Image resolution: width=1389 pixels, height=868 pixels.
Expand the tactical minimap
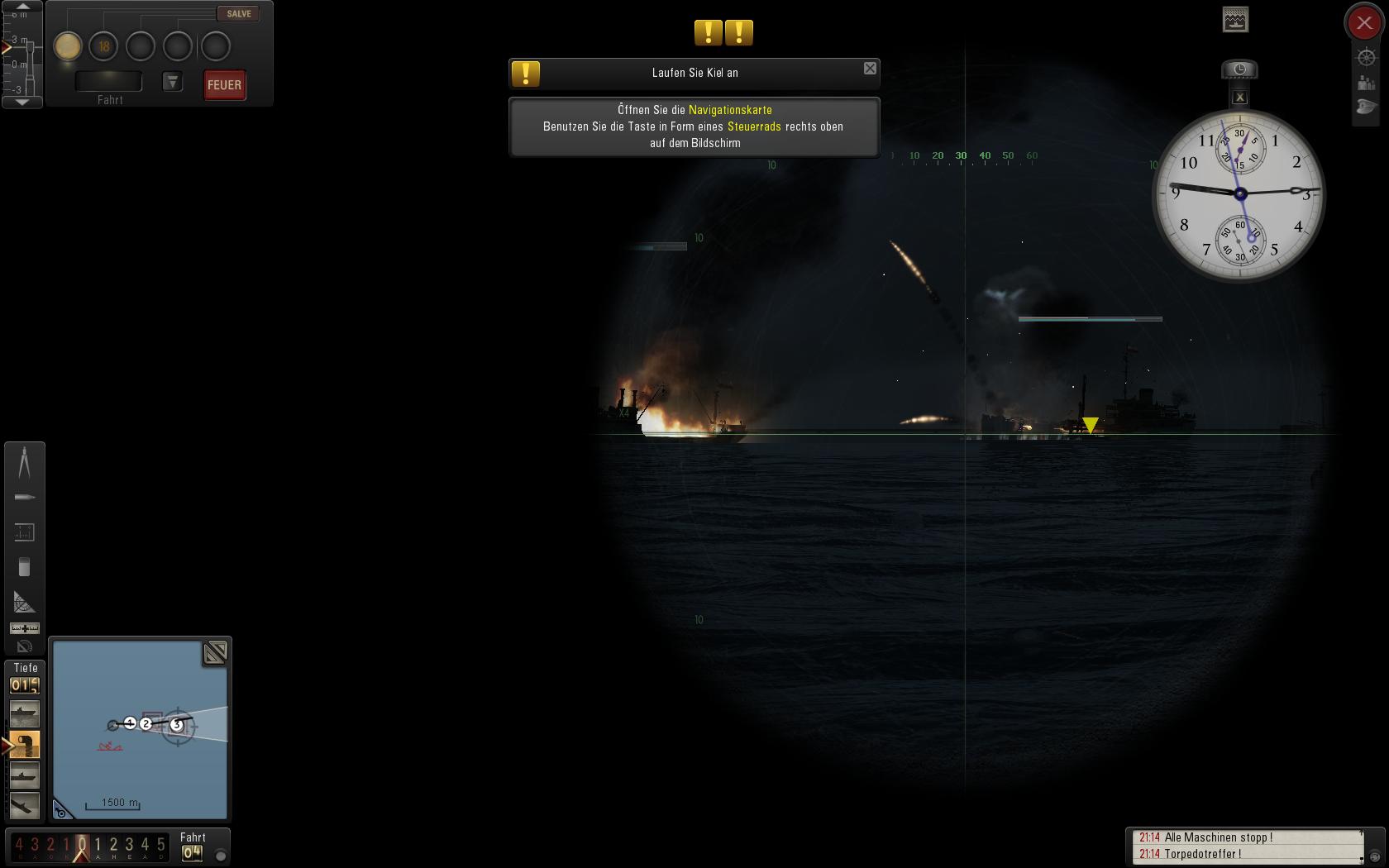click(215, 653)
